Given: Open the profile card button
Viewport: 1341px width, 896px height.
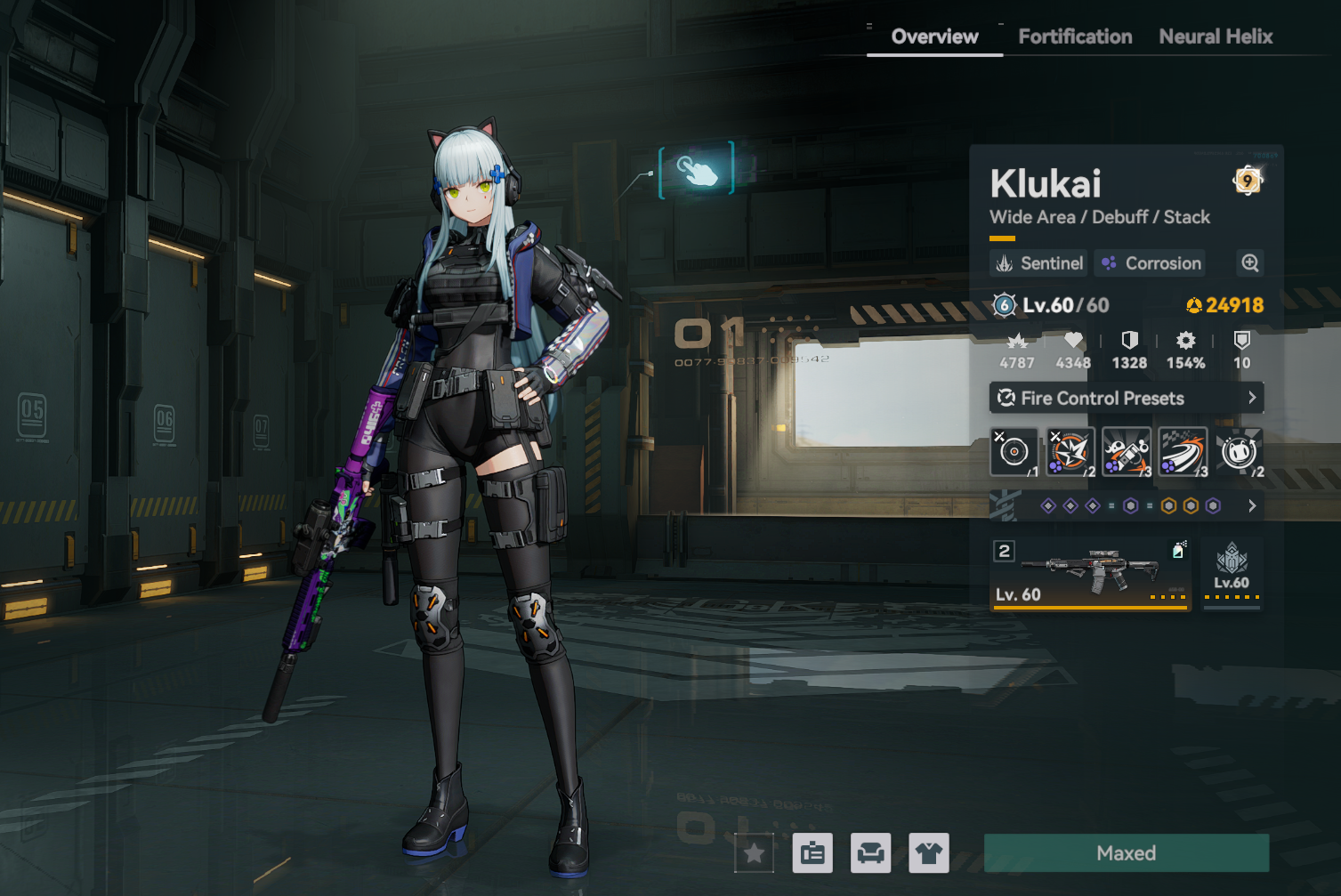Looking at the screenshot, I should coord(812,854).
